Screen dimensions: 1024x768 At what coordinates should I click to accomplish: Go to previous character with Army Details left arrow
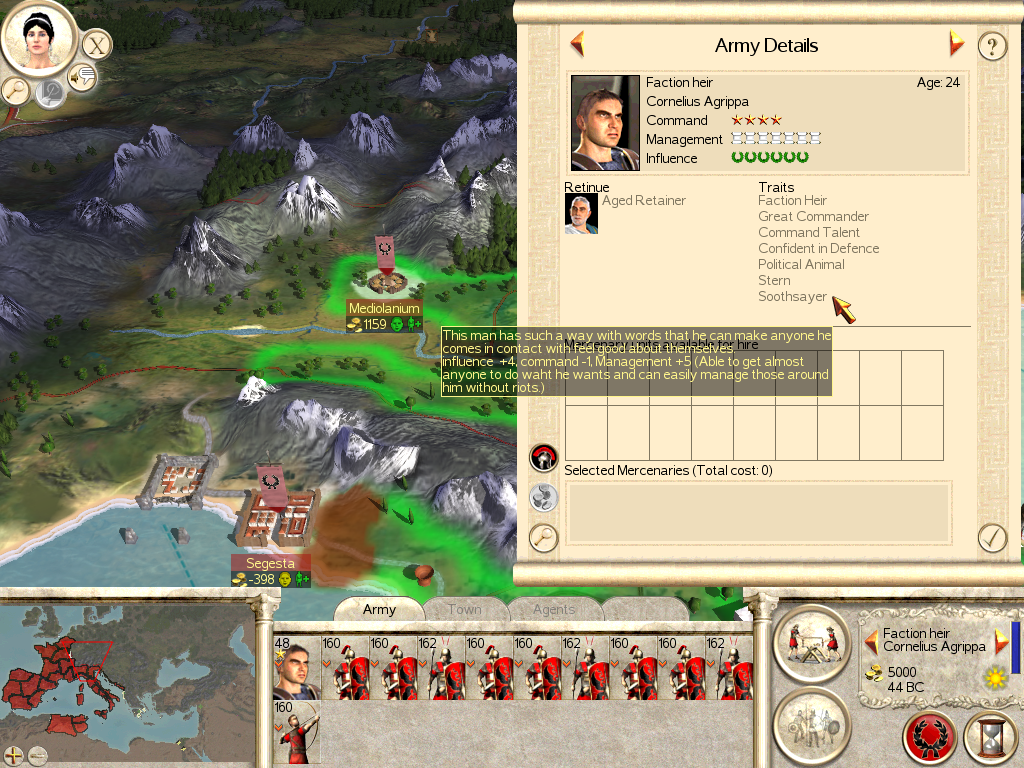[577, 44]
